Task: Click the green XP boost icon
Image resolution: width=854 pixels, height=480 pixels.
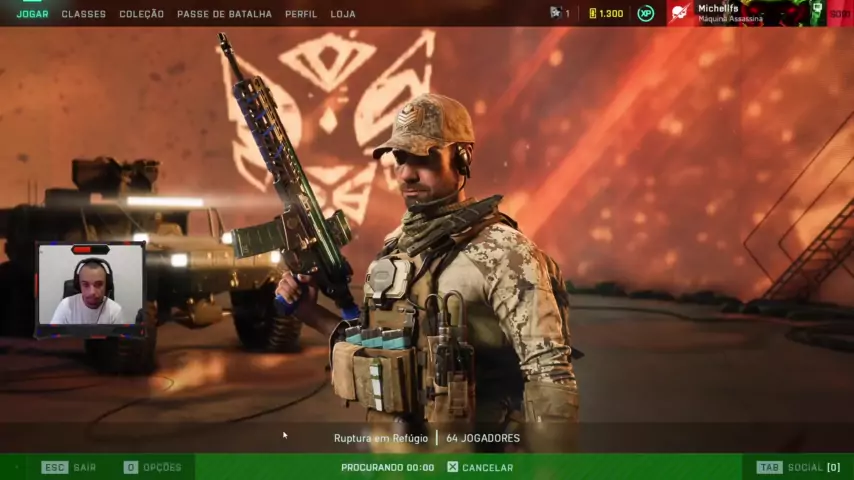Action: [645, 13]
